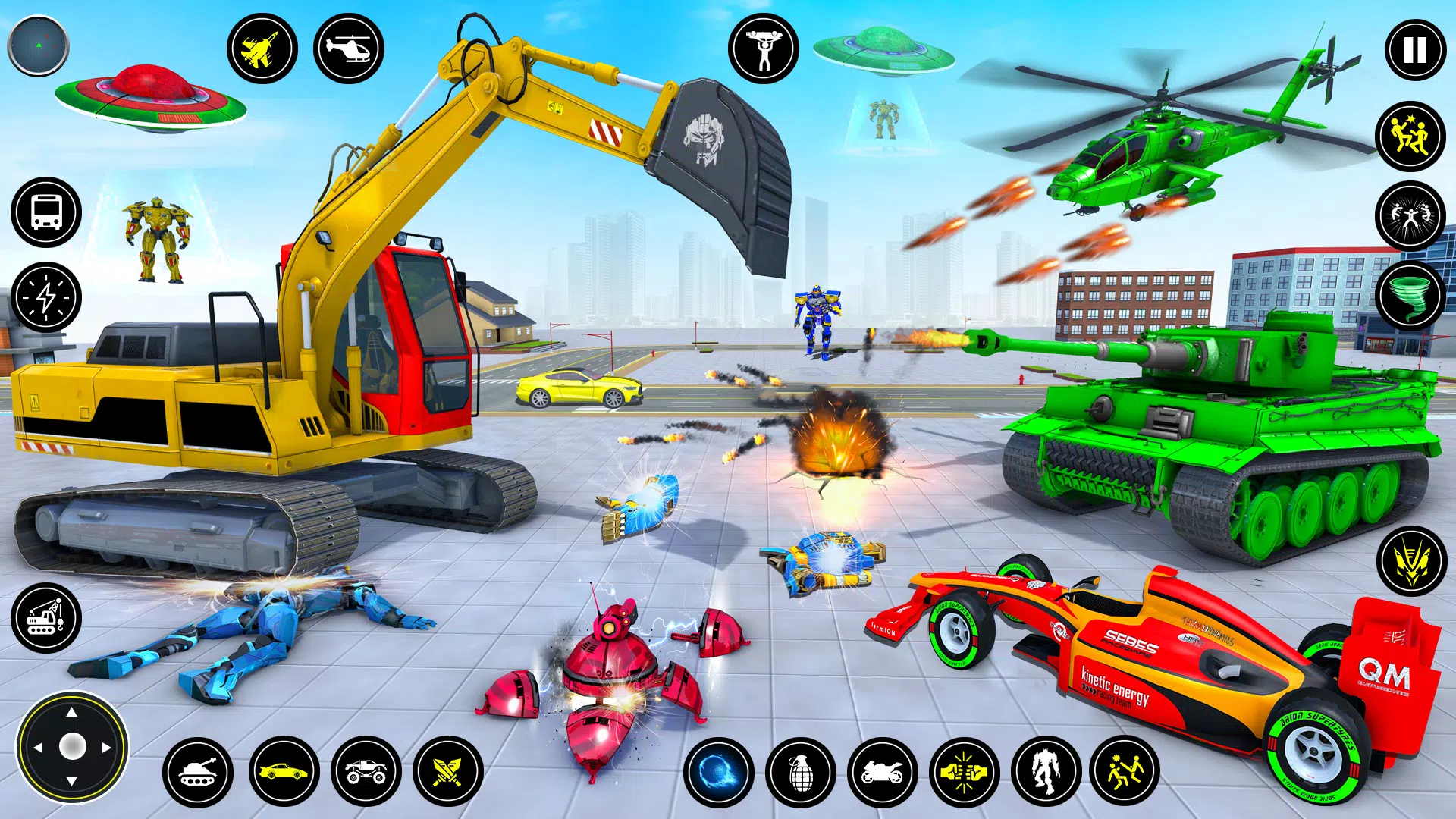Unleash the green tornado ability

click(x=1410, y=296)
